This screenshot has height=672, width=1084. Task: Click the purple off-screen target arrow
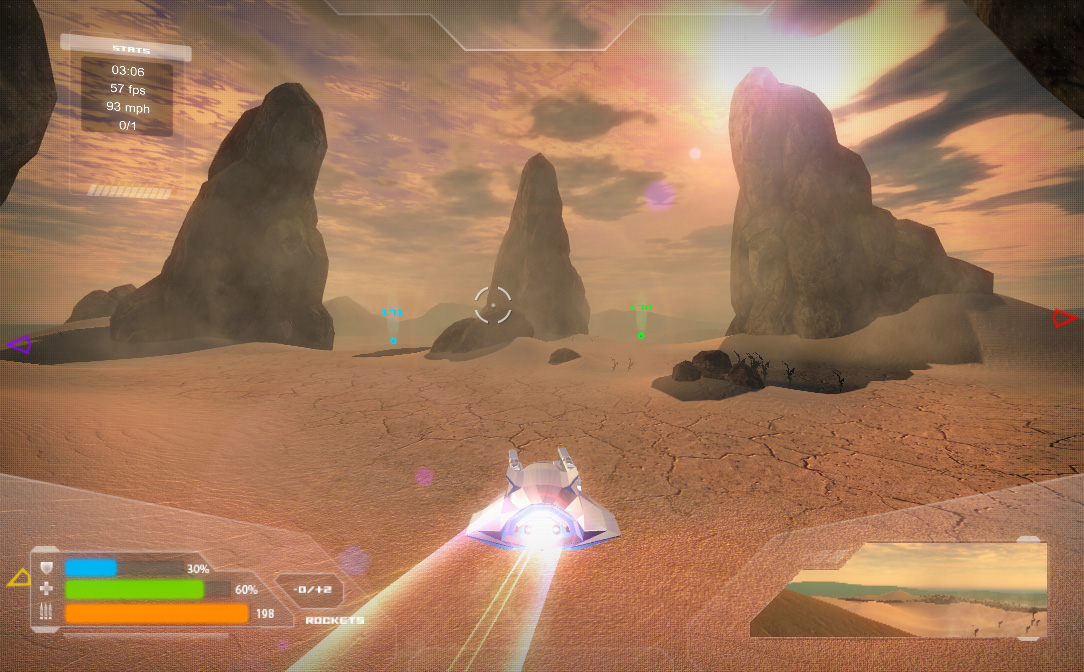tap(18, 345)
